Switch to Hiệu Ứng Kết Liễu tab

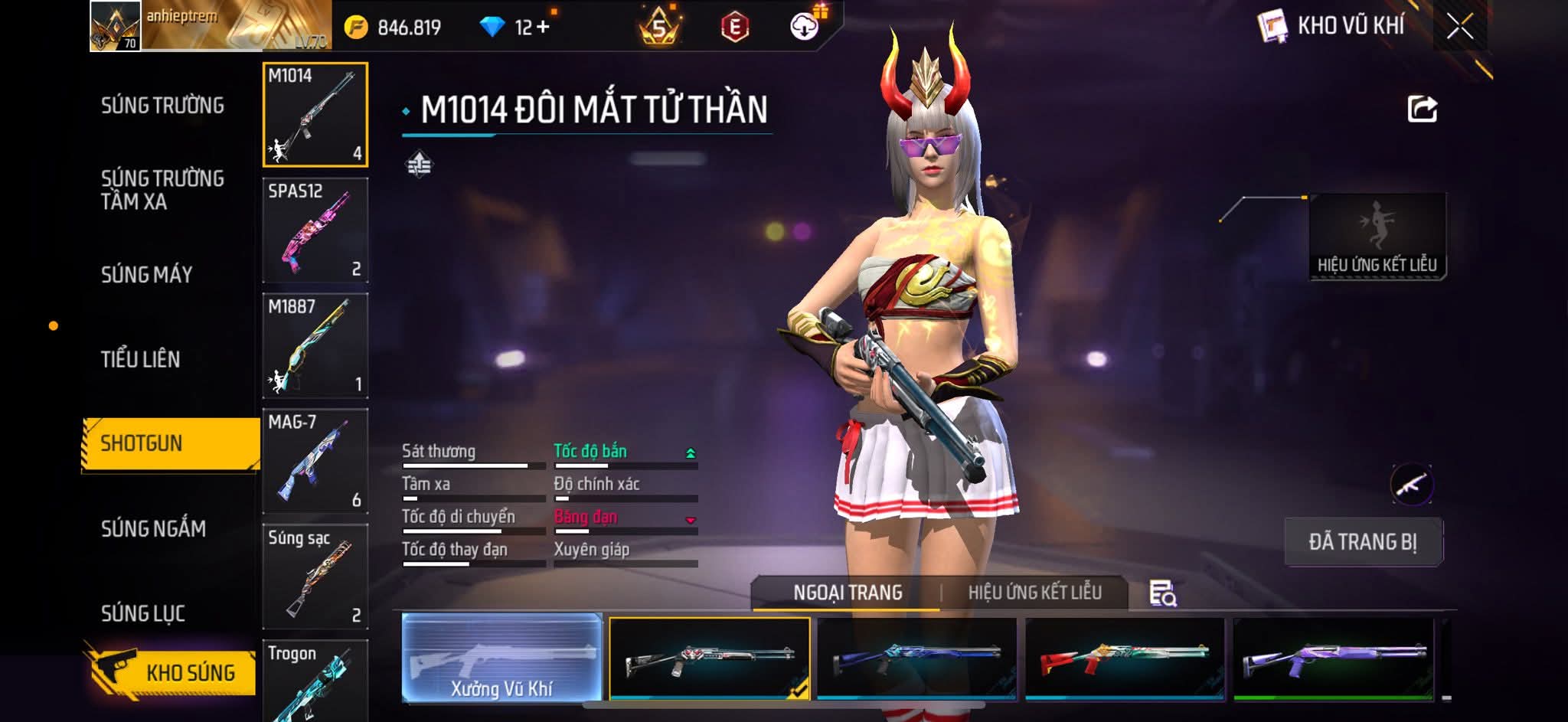point(1034,593)
